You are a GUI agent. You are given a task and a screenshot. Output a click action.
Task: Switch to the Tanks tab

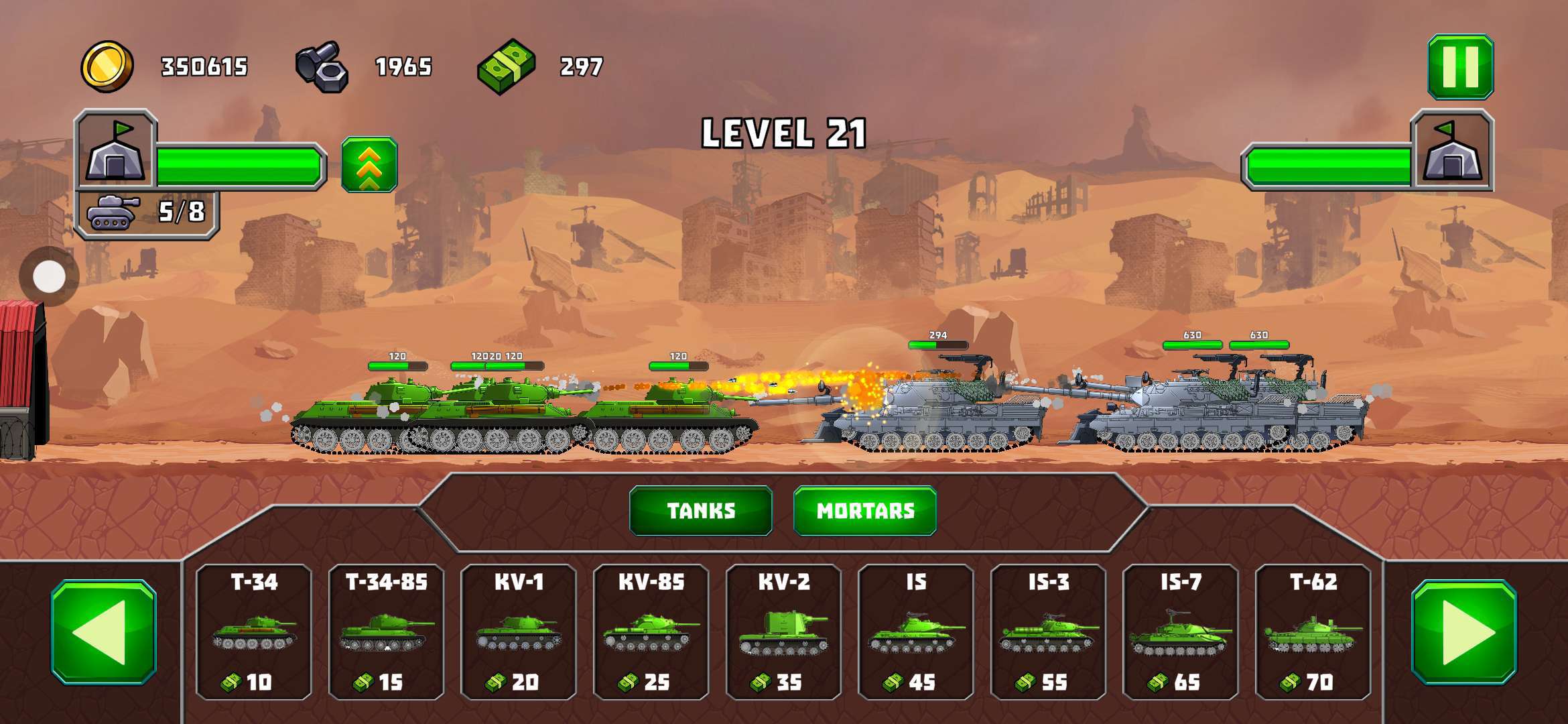701,511
